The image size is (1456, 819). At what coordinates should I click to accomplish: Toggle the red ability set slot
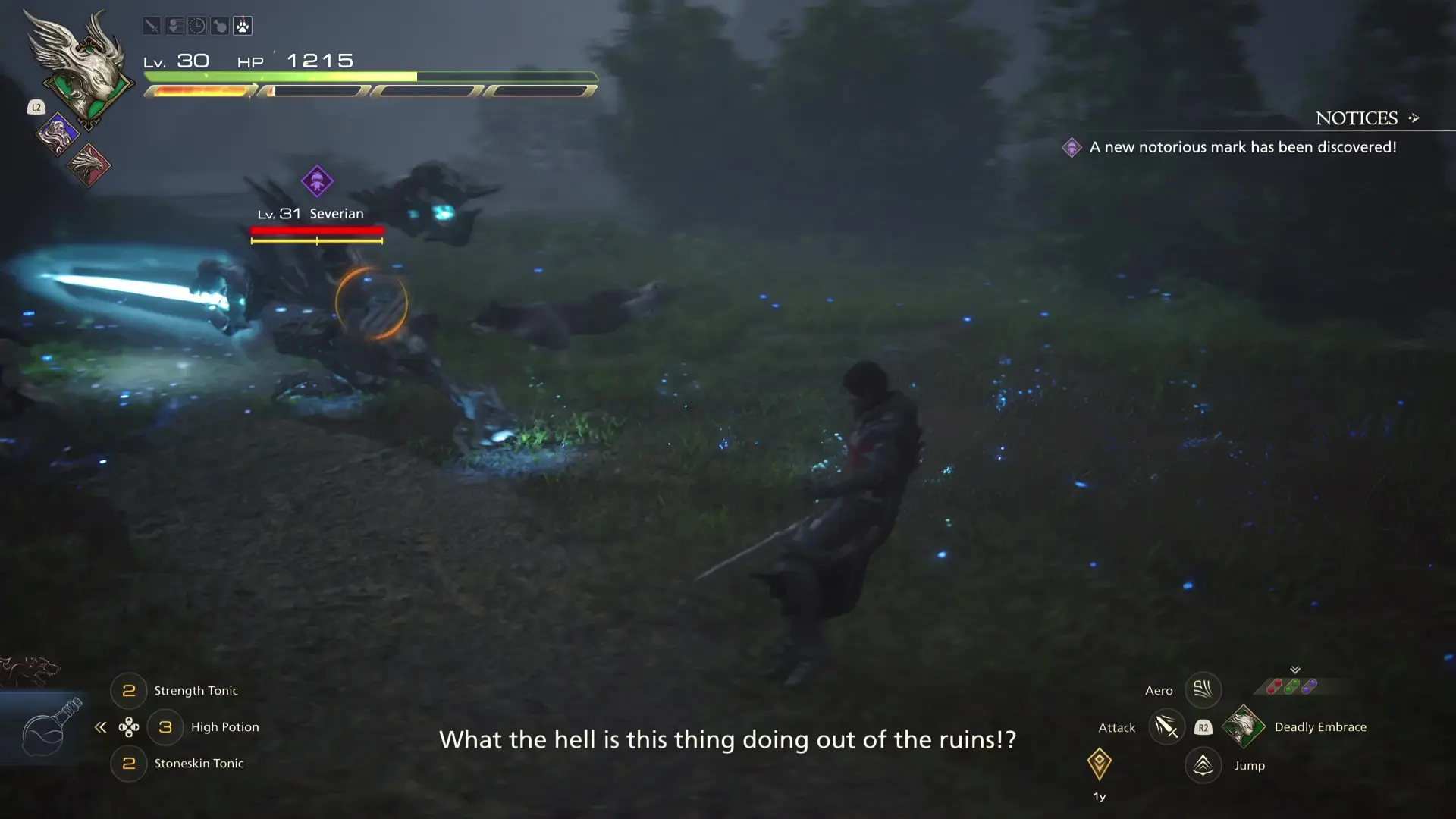pyautogui.click(x=1274, y=687)
